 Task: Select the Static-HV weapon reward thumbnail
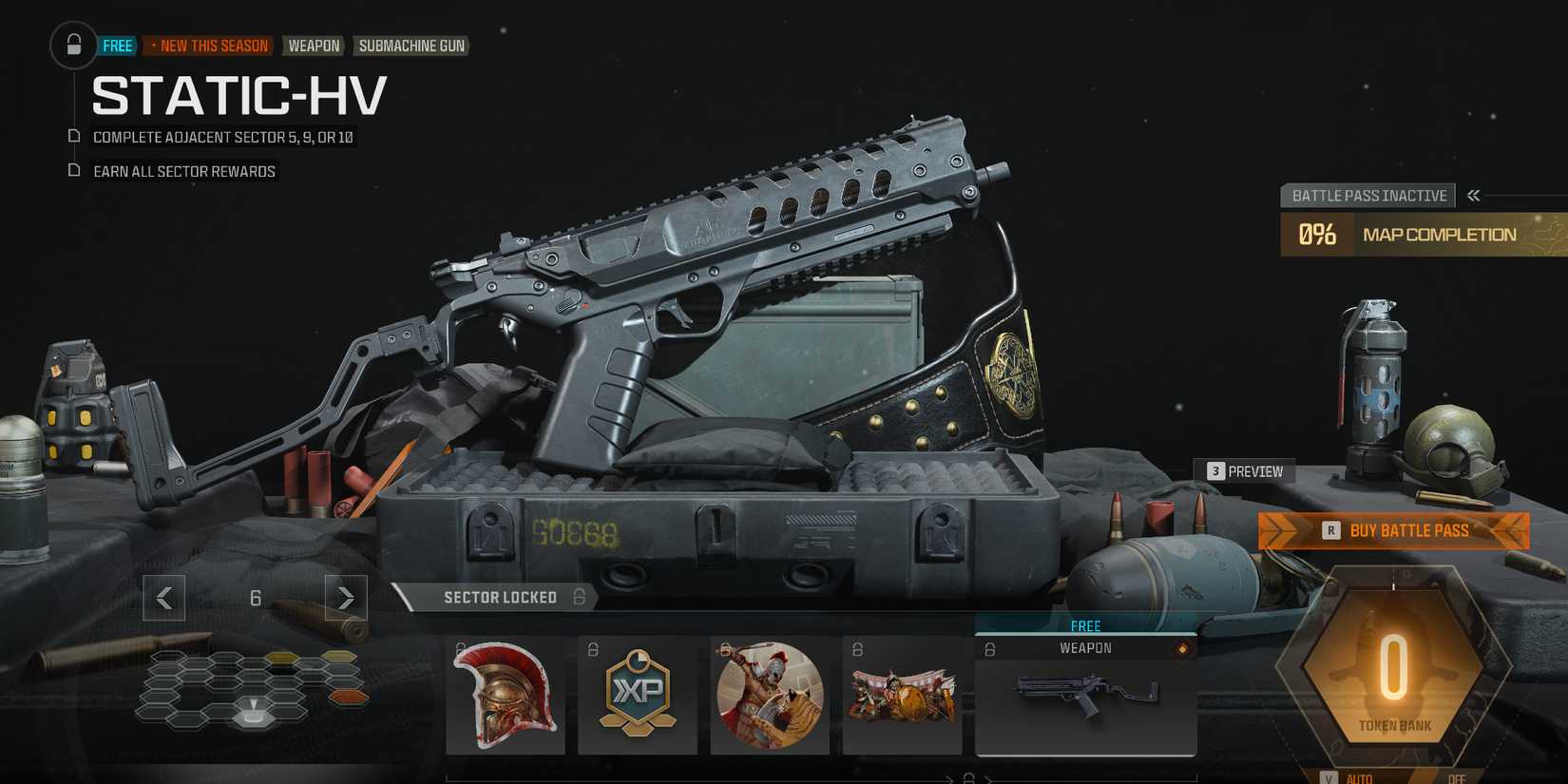[x=1085, y=698]
